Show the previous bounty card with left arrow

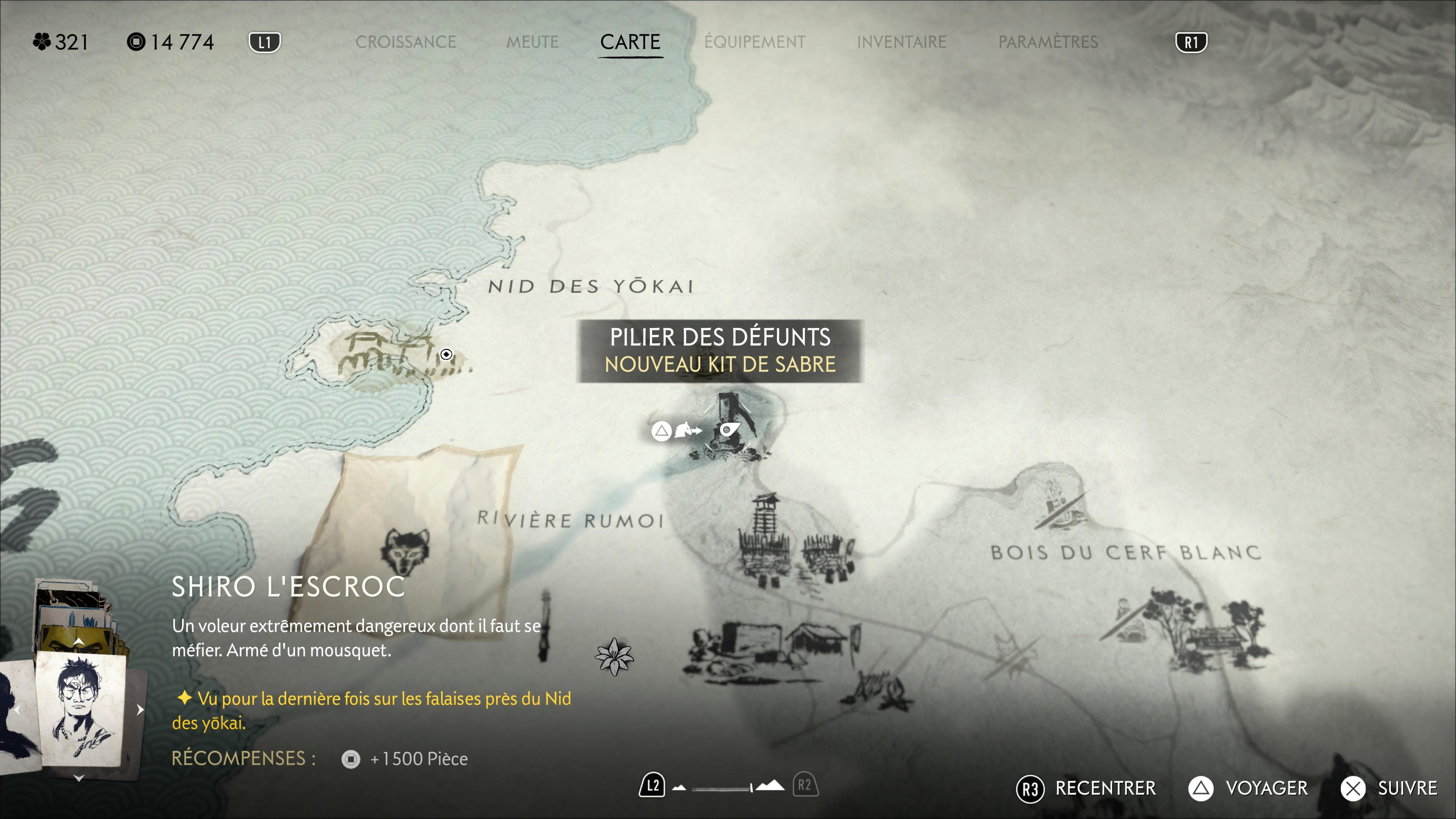18,710
